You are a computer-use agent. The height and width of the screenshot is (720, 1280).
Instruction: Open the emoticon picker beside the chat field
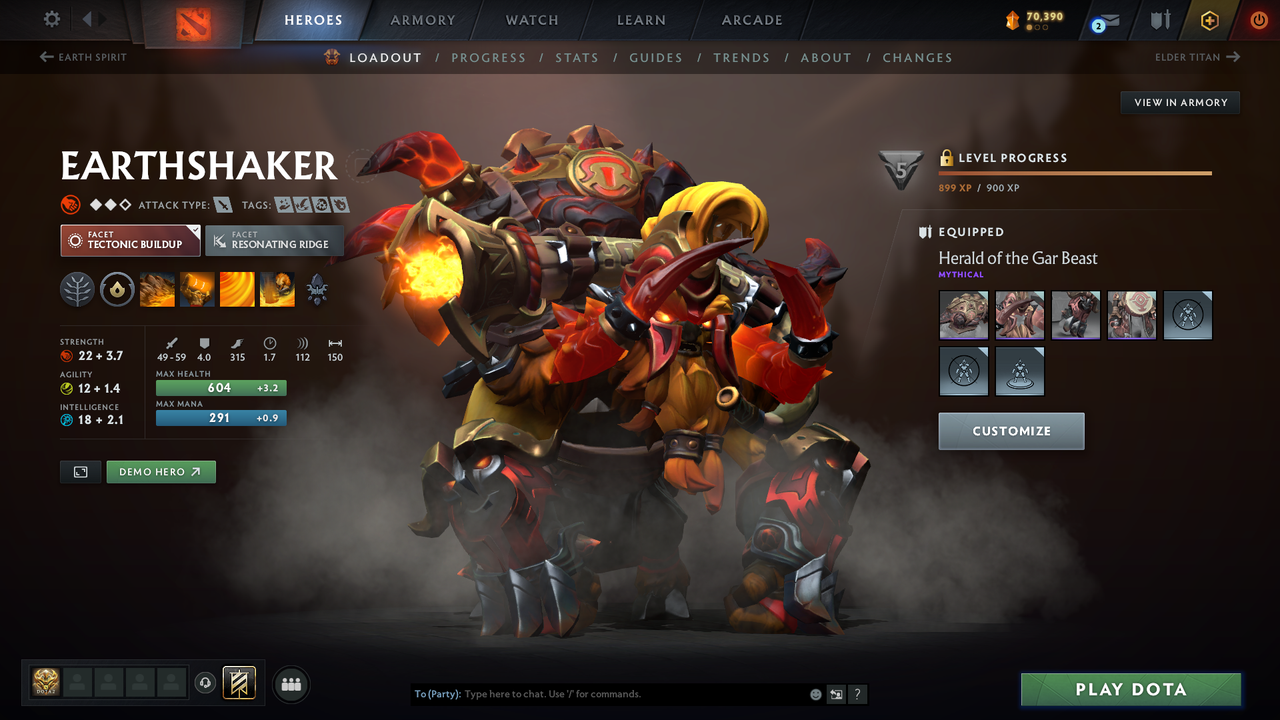pyautogui.click(x=815, y=693)
